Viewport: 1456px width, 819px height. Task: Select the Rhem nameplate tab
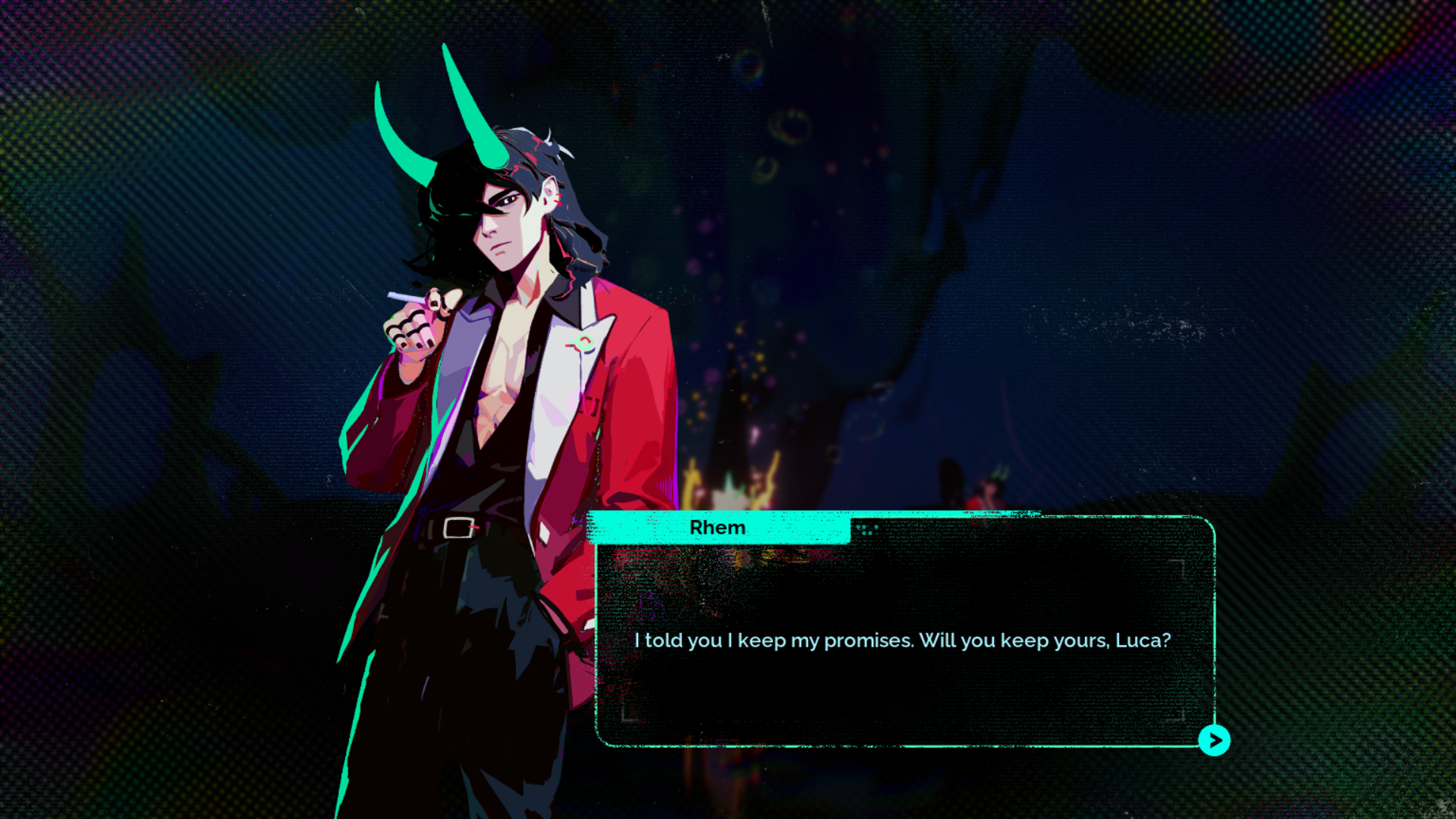point(718,527)
